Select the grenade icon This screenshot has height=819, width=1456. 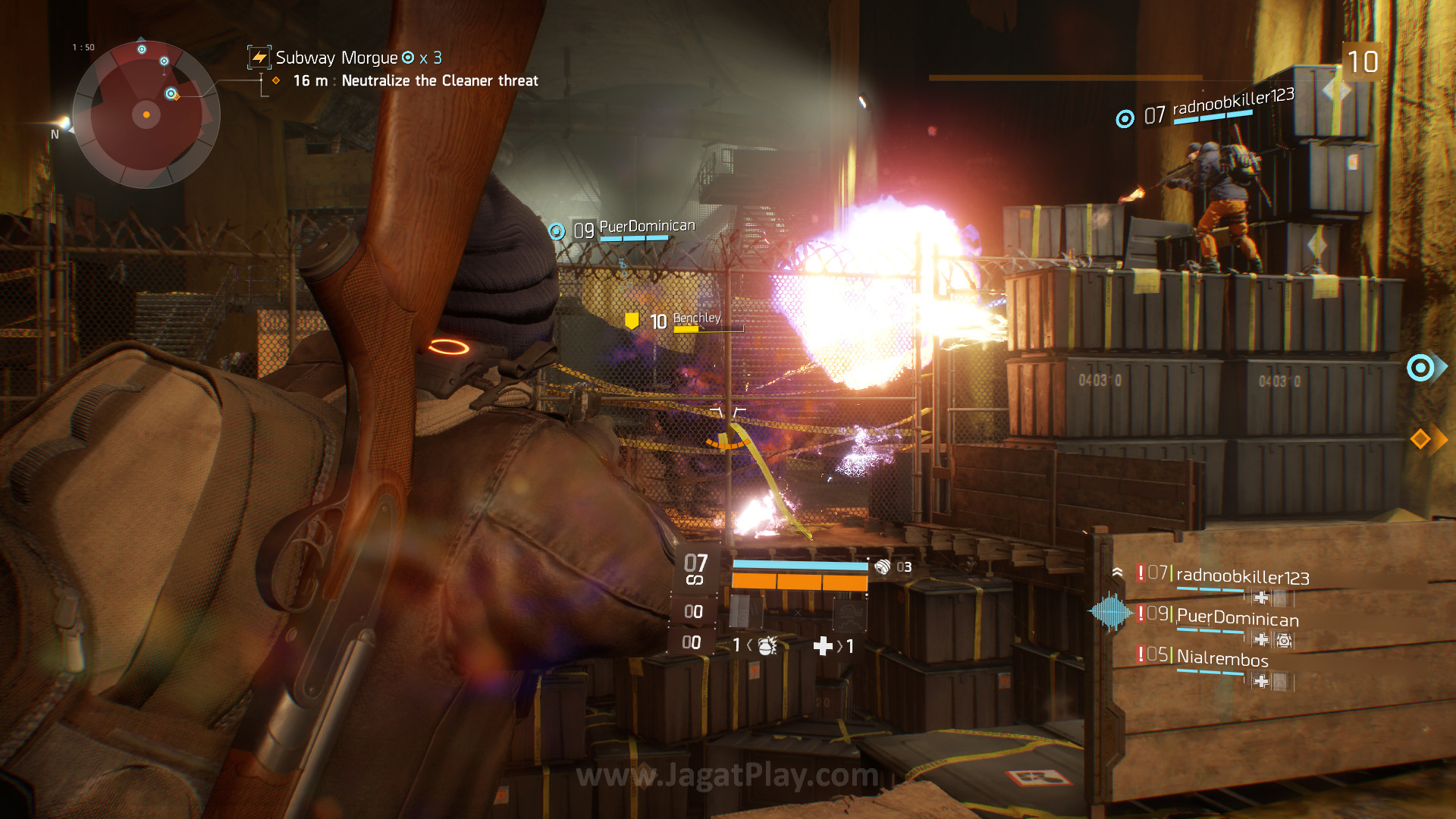767,645
